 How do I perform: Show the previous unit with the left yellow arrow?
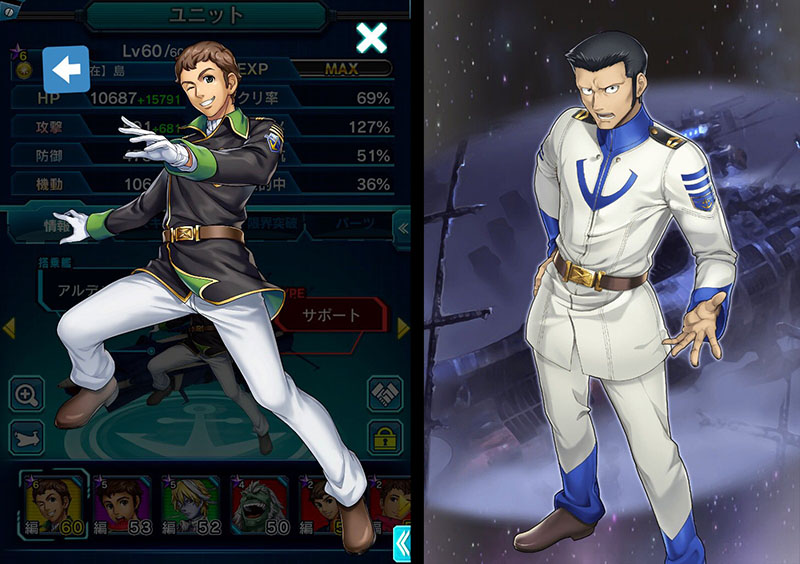click(8, 328)
